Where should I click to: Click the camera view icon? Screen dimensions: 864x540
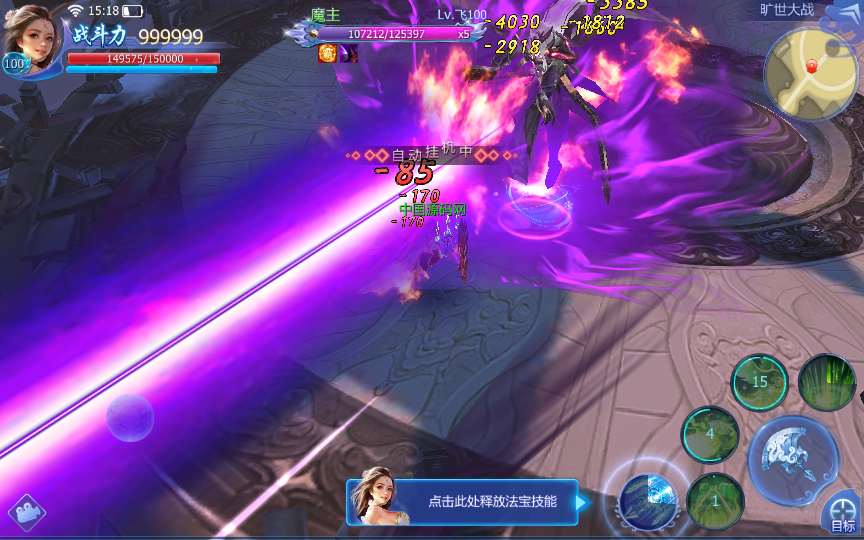coord(27,514)
